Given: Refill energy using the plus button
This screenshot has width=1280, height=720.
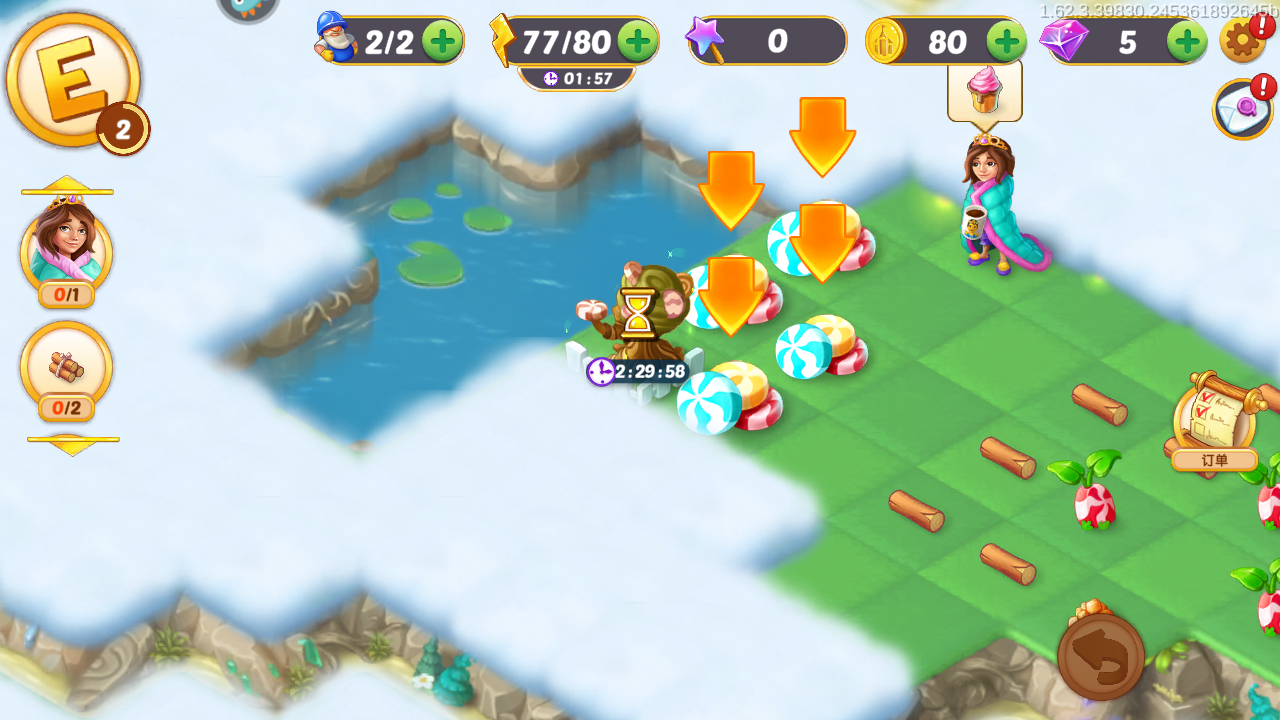Looking at the screenshot, I should pos(637,41).
